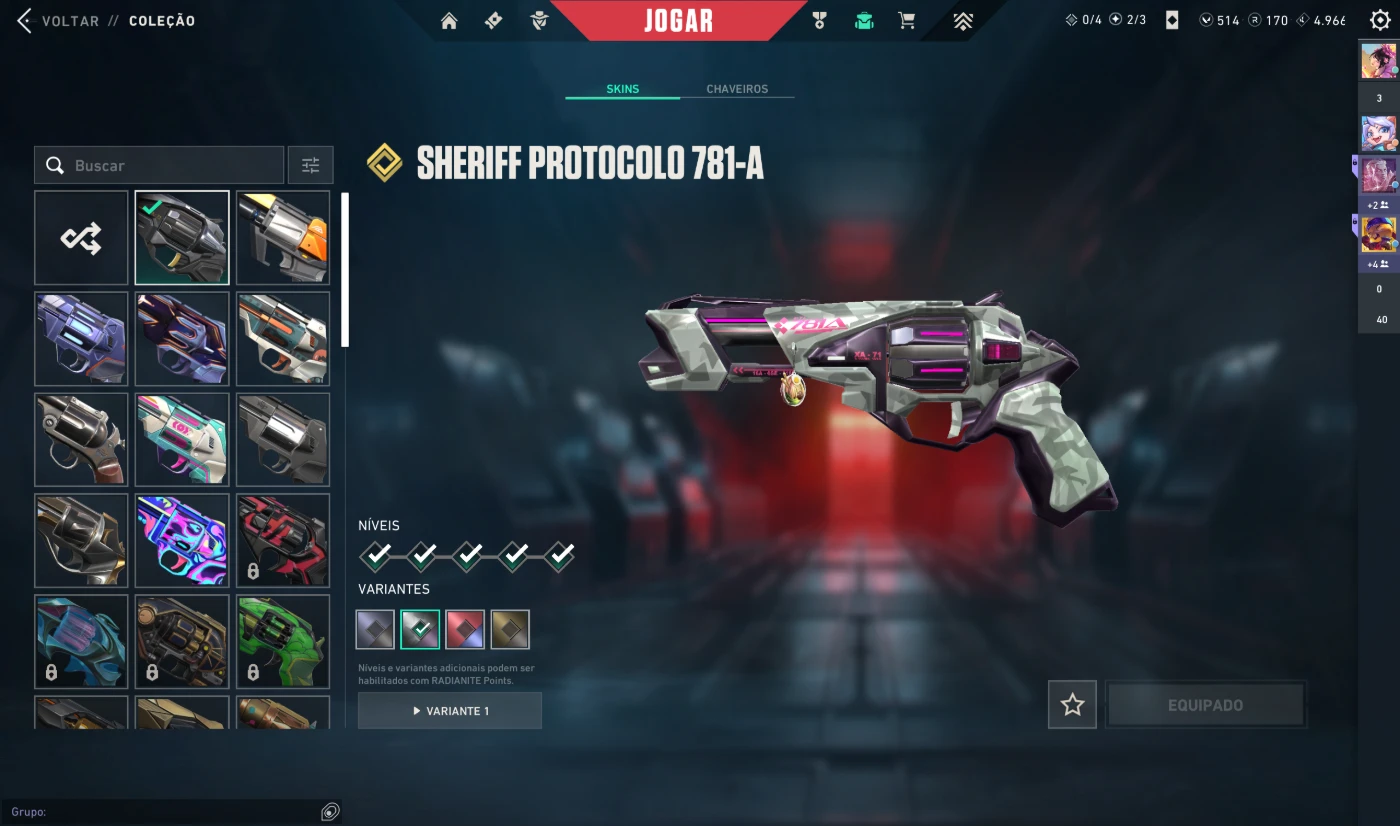Switch to the Chaveiros tab
Screen dimensions: 1400x826
737,89
